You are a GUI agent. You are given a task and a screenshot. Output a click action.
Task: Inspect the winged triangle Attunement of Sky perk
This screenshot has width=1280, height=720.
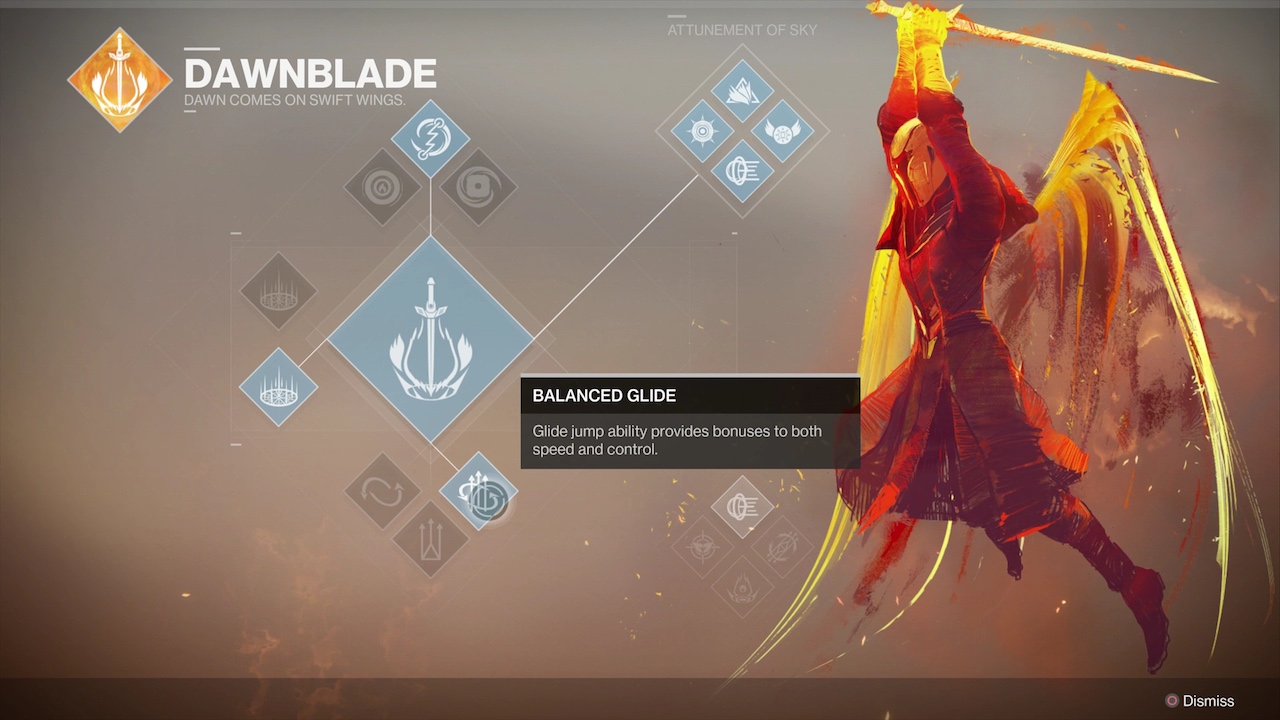742,92
